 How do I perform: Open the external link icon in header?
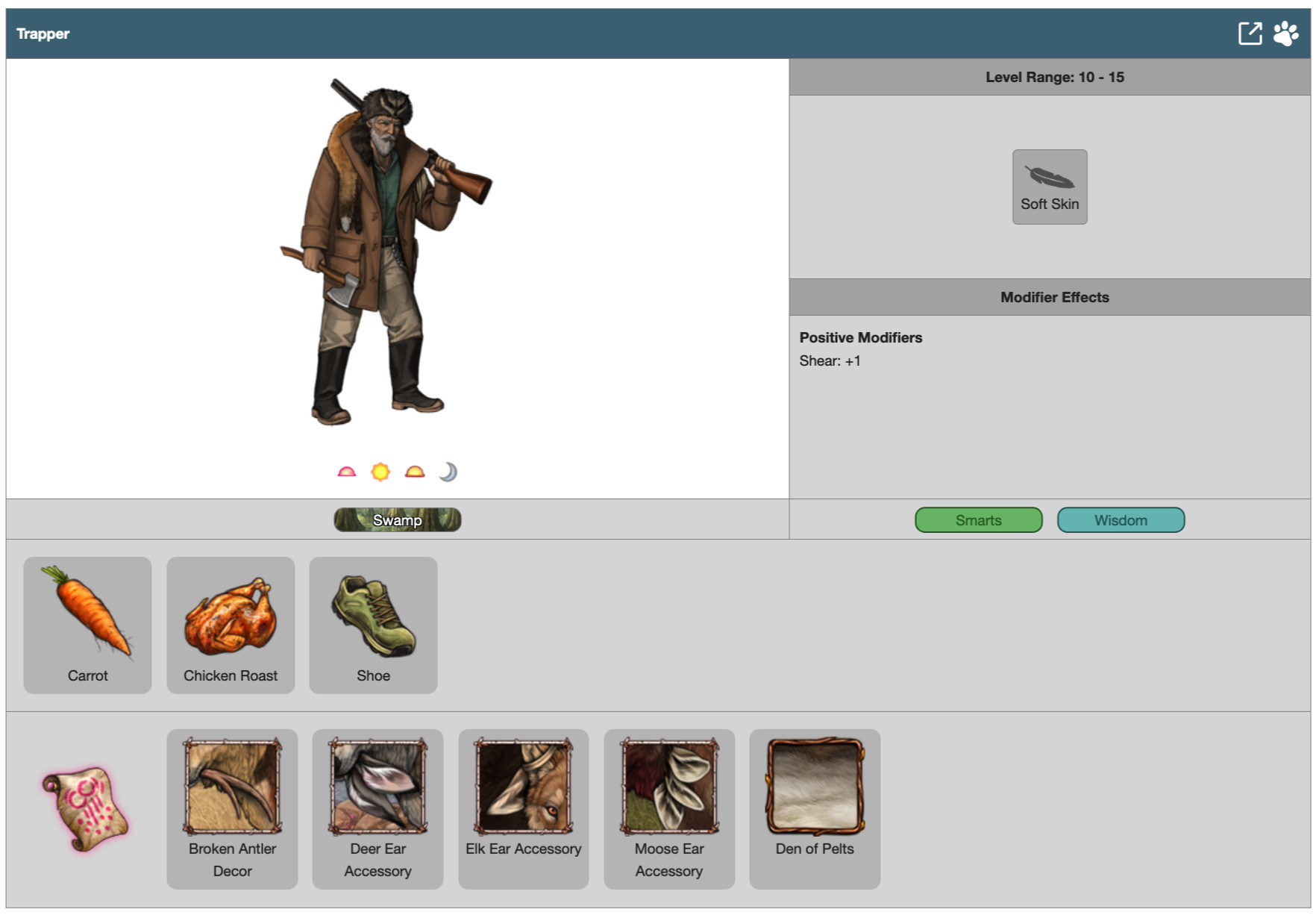(1250, 34)
